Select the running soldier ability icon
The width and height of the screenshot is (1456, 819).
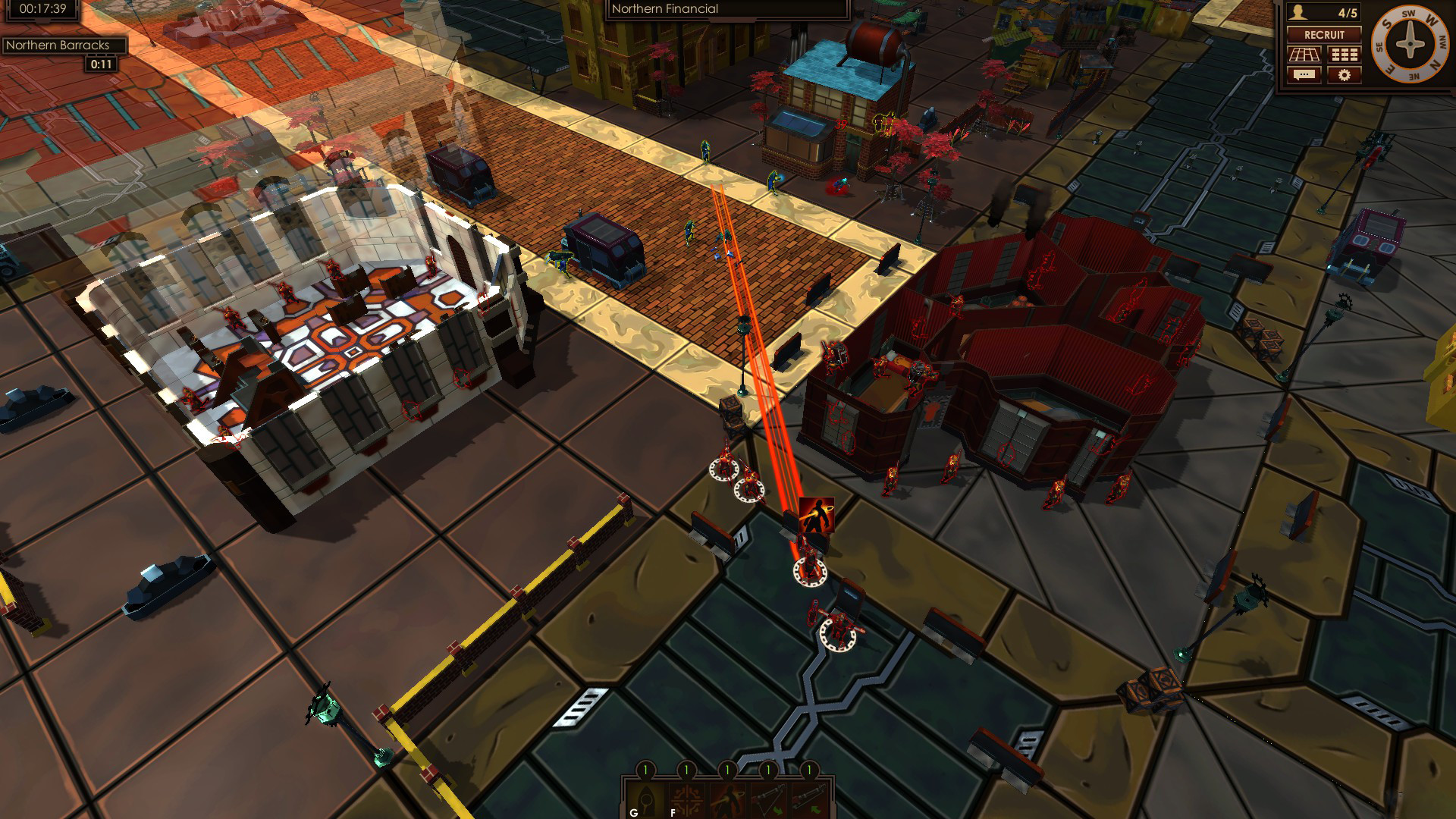click(728, 802)
